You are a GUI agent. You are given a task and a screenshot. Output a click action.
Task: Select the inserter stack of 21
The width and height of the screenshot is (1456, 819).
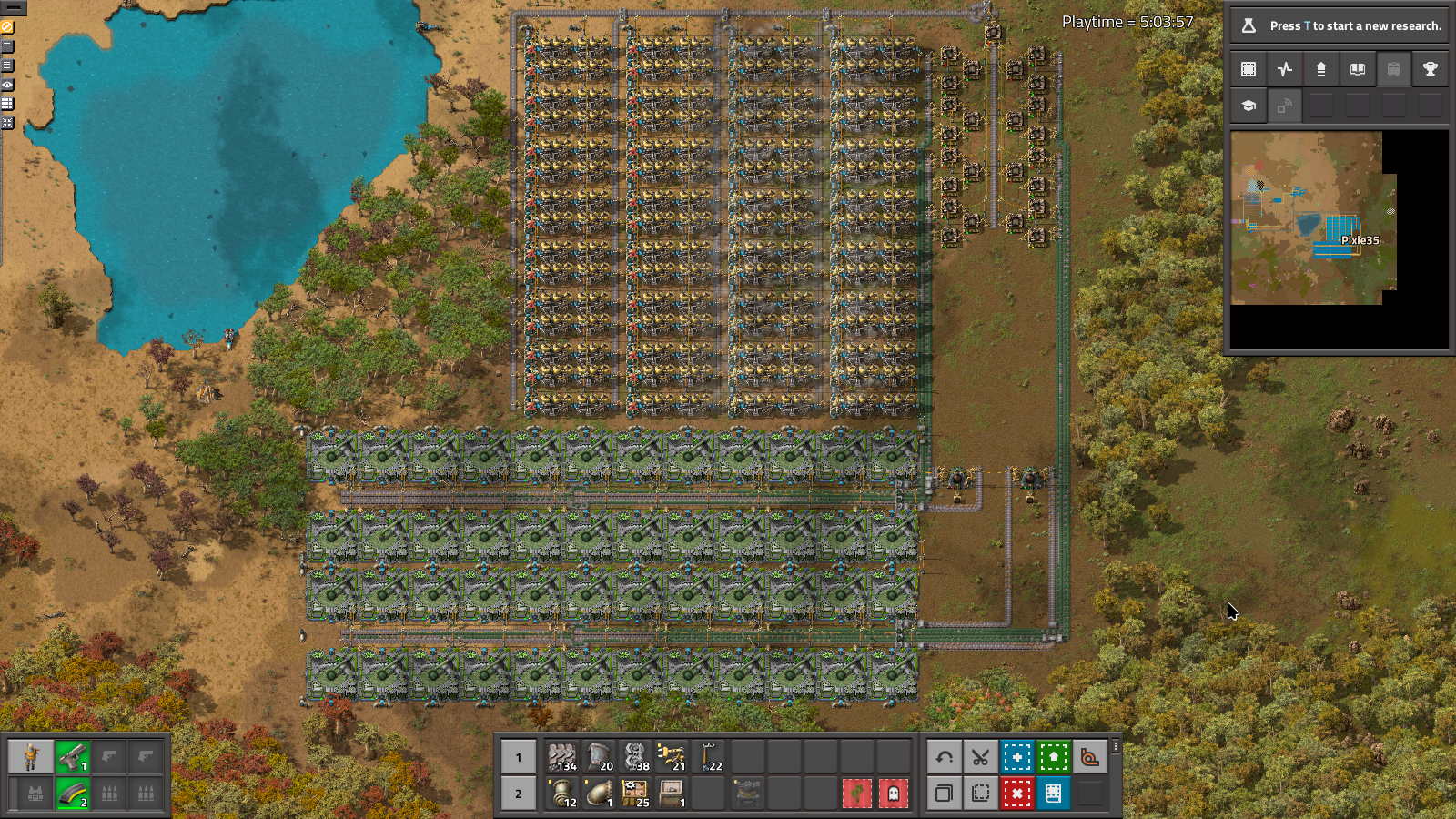tap(672, 757)
